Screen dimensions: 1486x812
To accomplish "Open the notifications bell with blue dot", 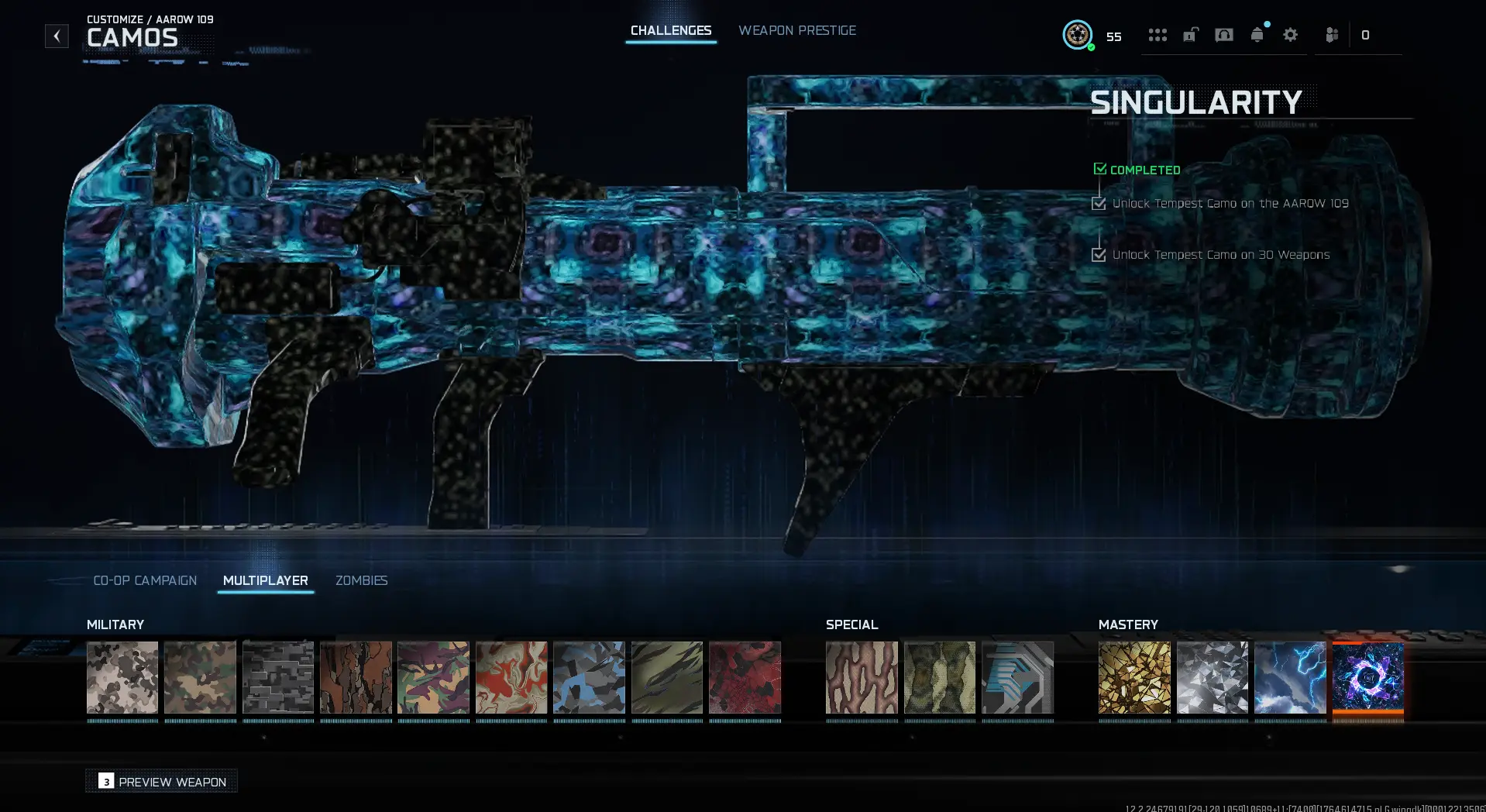I will click(x=1257, y=35).
